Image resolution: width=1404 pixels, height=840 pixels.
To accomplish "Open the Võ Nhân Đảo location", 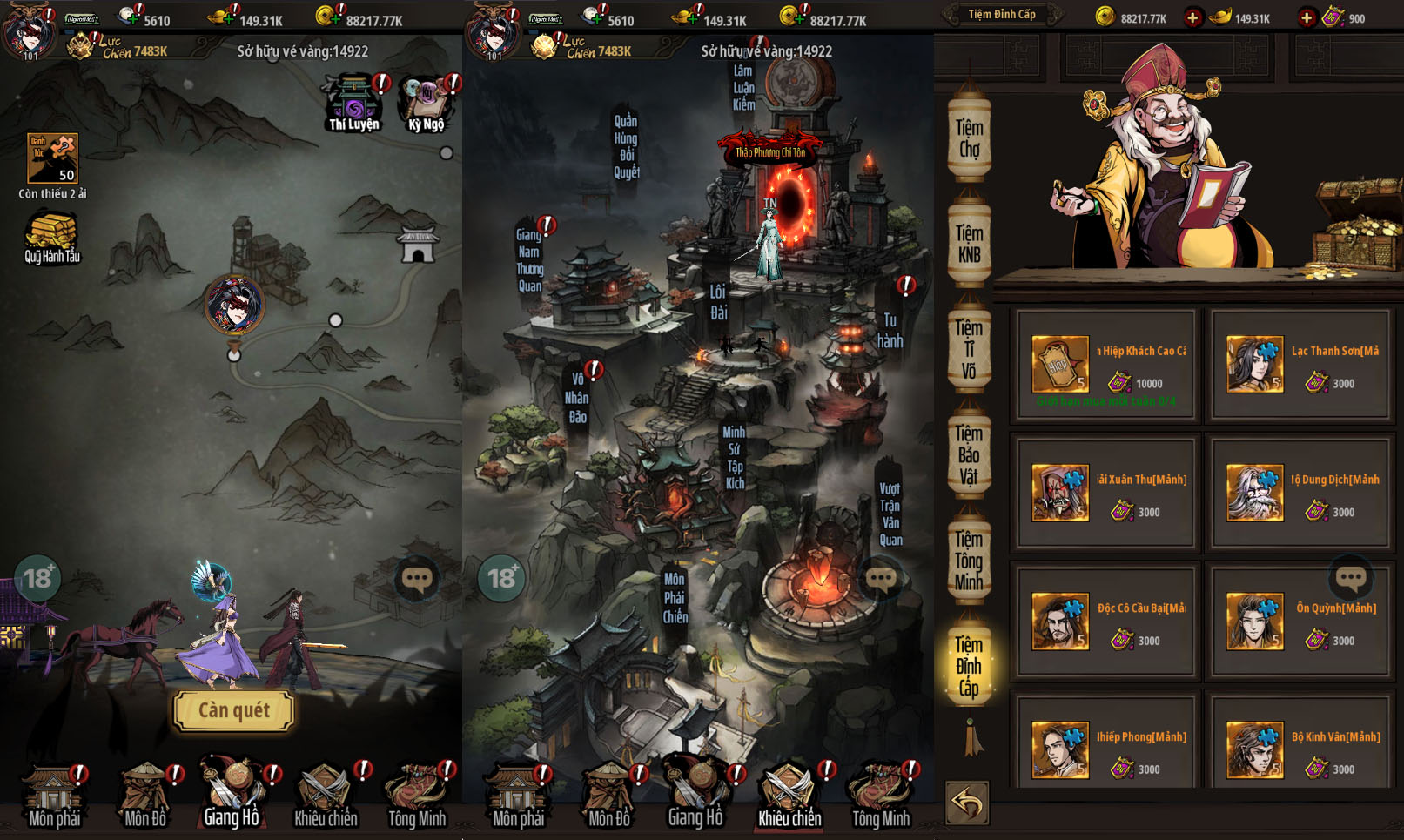I will pos(577,398).
